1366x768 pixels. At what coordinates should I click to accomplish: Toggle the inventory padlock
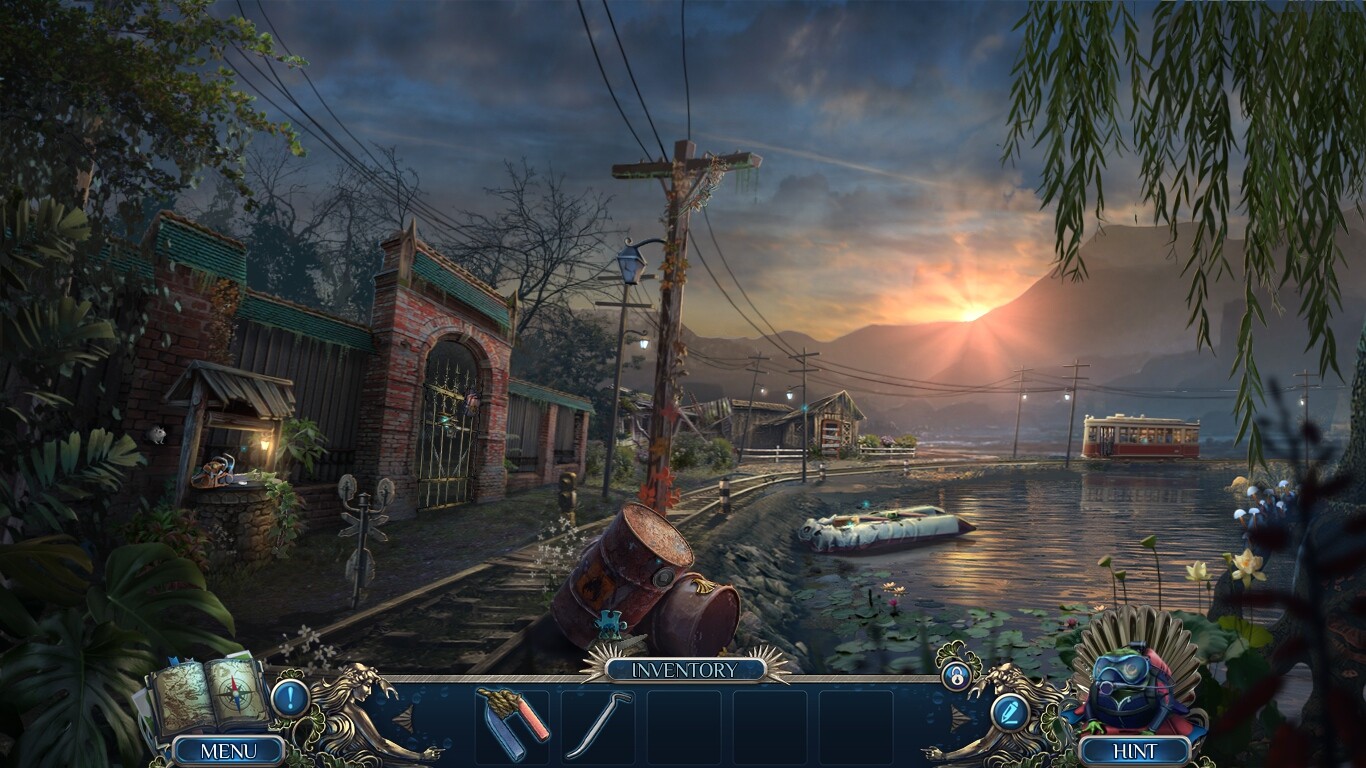coord(956,676)
